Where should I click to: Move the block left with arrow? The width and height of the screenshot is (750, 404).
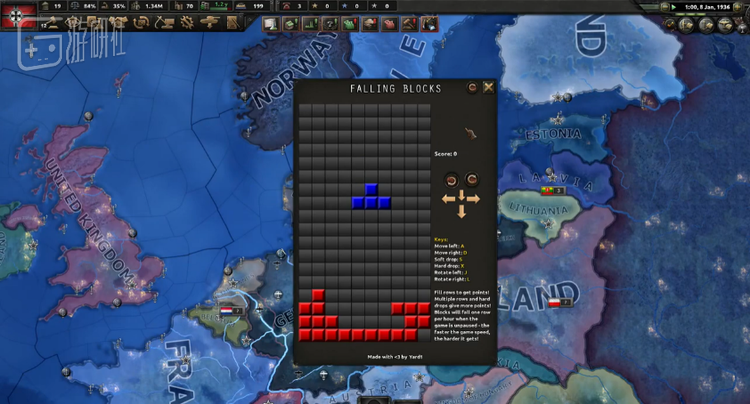point(448,199)
